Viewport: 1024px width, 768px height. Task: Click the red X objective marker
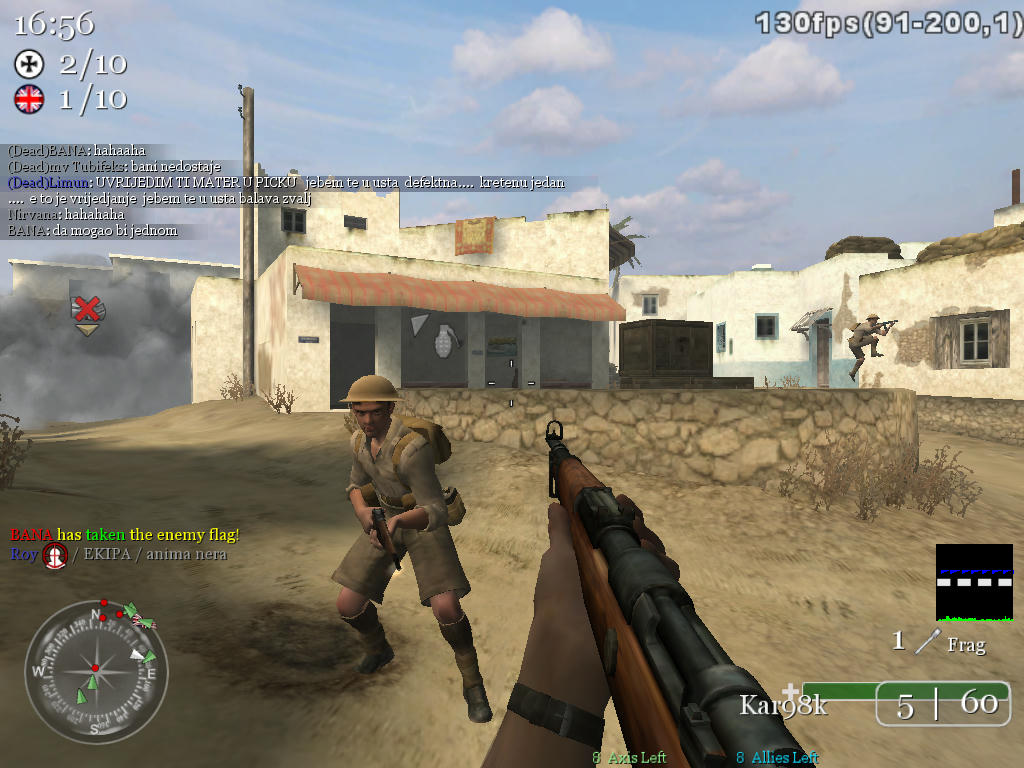tap(88, 309)
